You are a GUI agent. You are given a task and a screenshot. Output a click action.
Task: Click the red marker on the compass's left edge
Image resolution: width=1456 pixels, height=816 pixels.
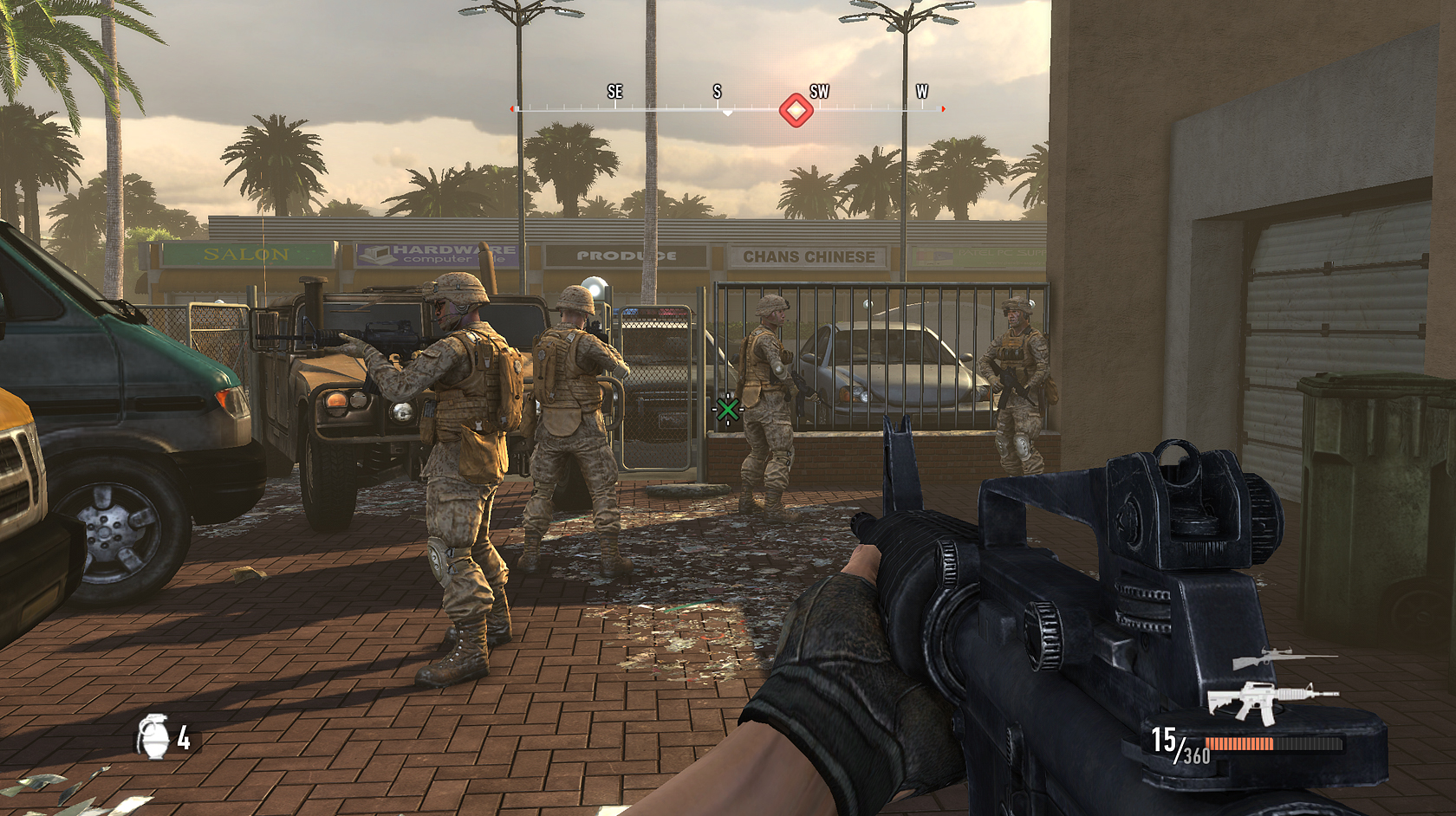tap(511, 109)
